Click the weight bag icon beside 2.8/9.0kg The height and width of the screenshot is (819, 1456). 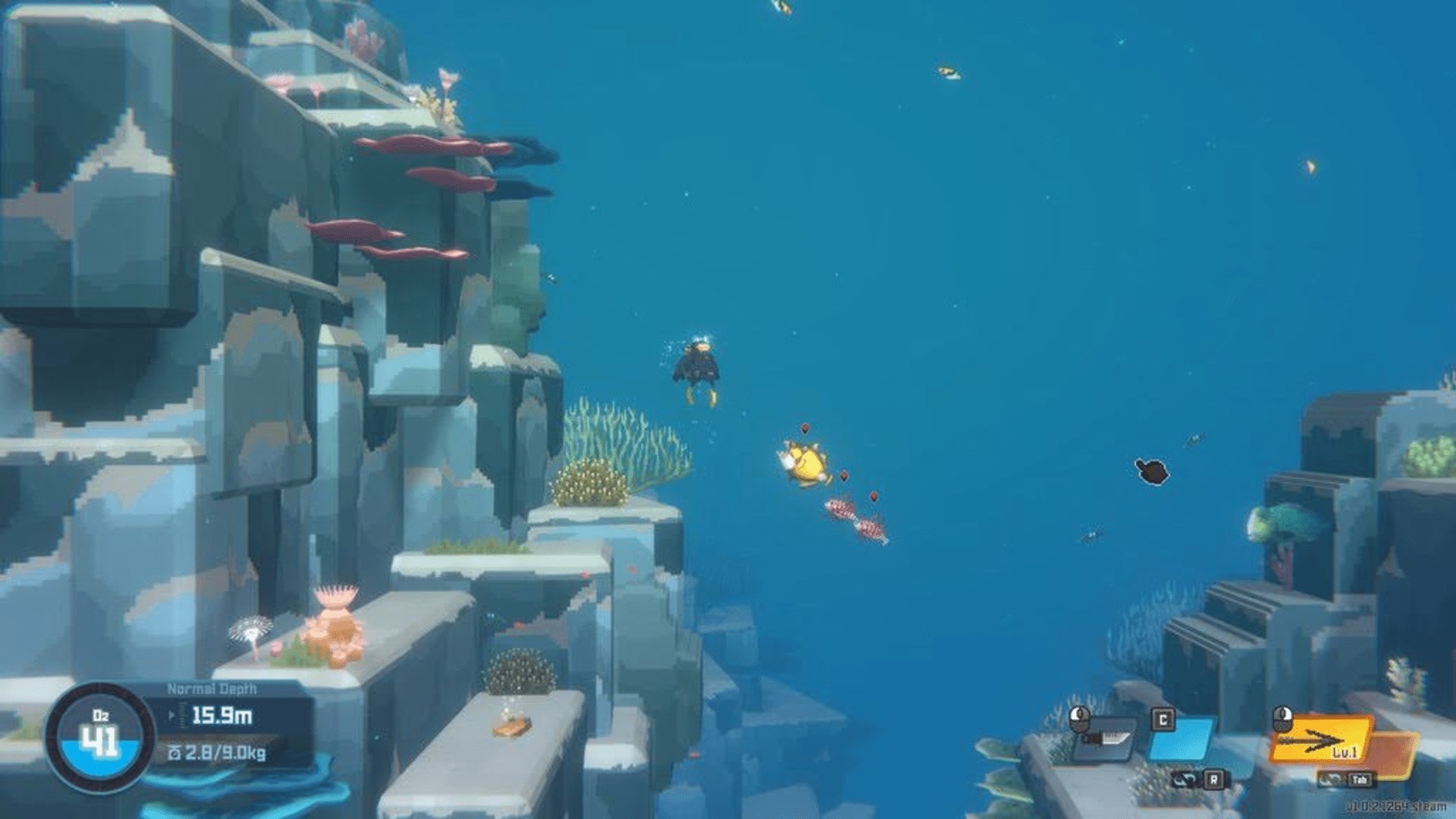175,755
